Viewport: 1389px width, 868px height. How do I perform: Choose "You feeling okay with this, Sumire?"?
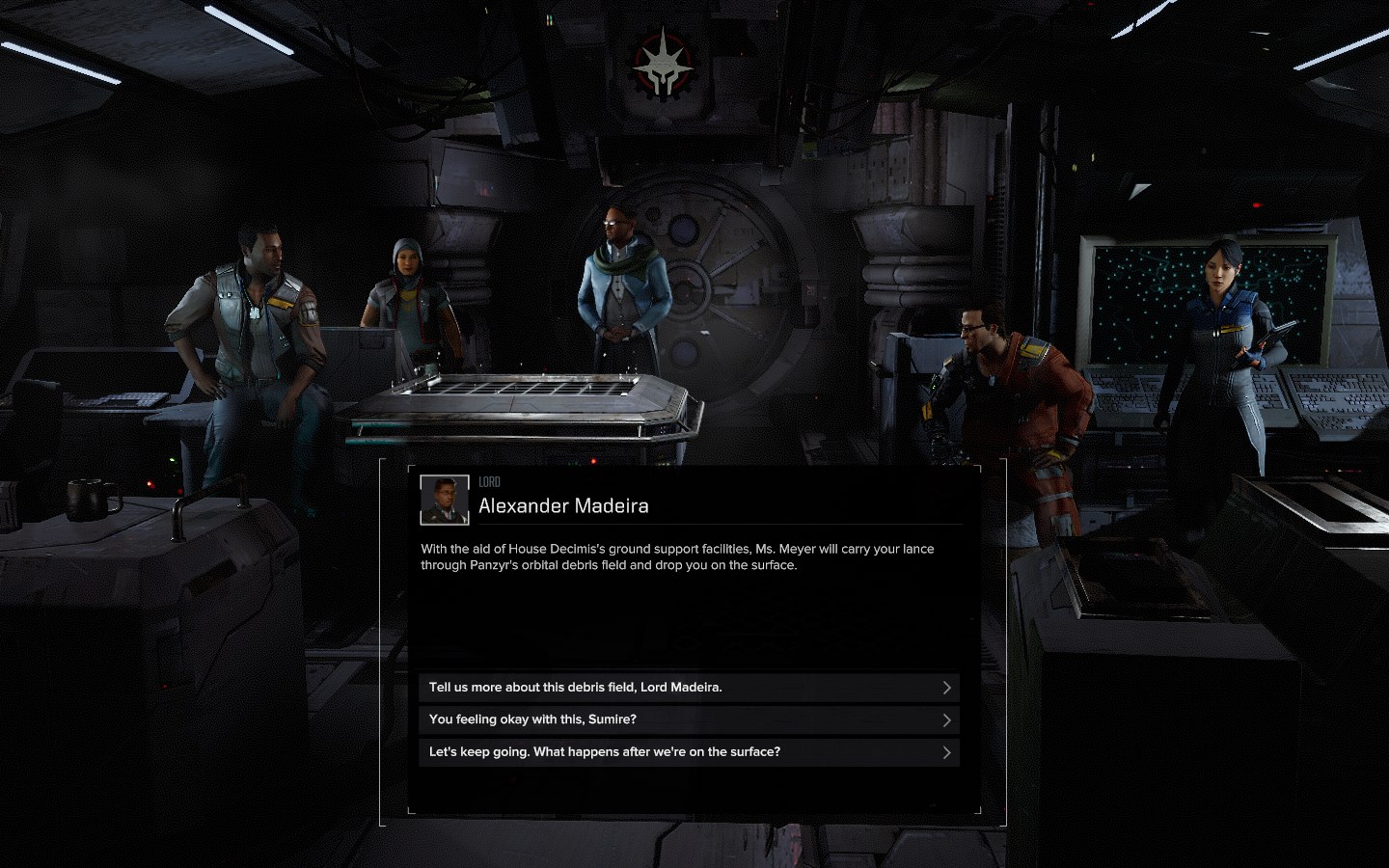(689, 719)
